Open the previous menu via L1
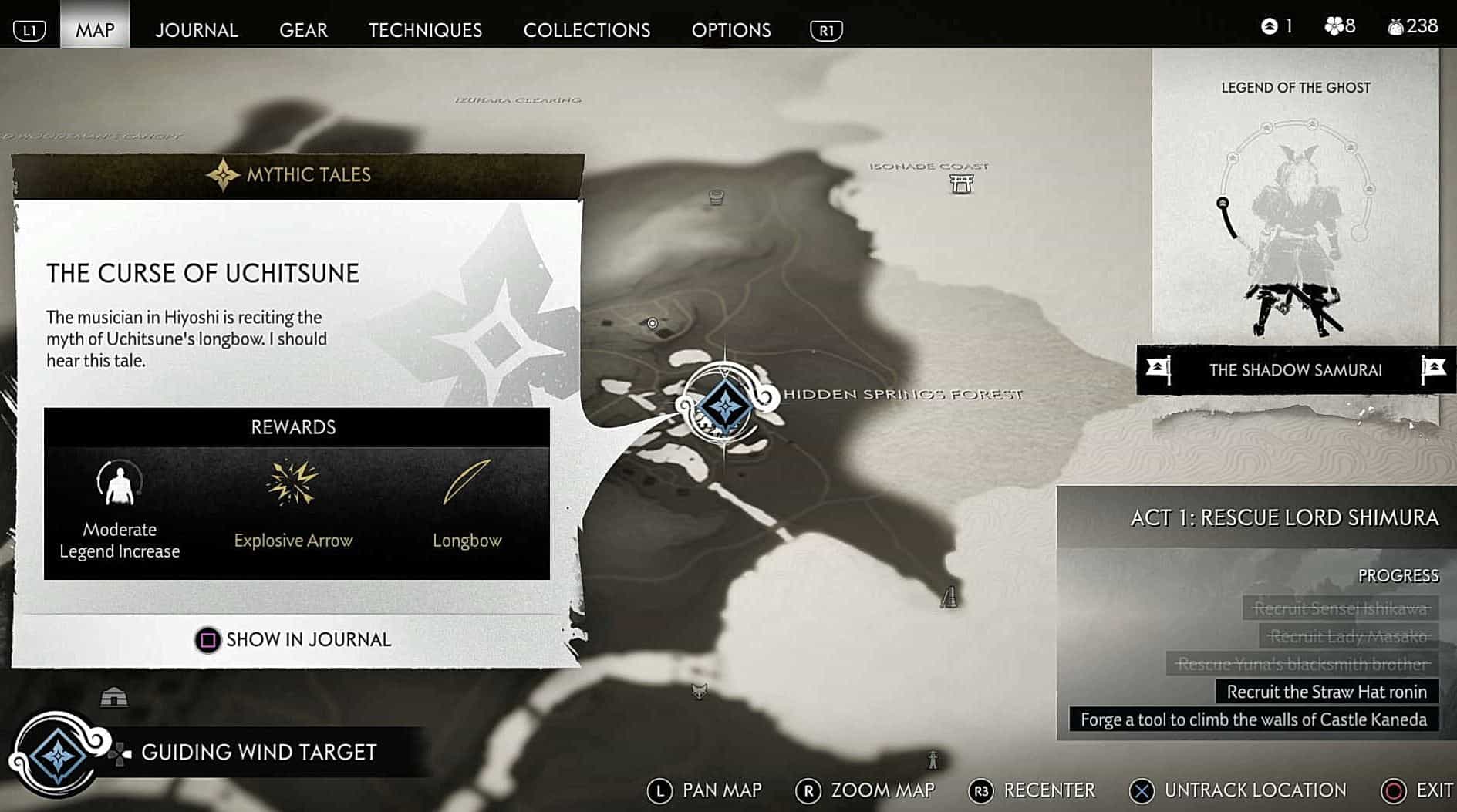Screen dimensions: 1457x812 click(29, 29)
